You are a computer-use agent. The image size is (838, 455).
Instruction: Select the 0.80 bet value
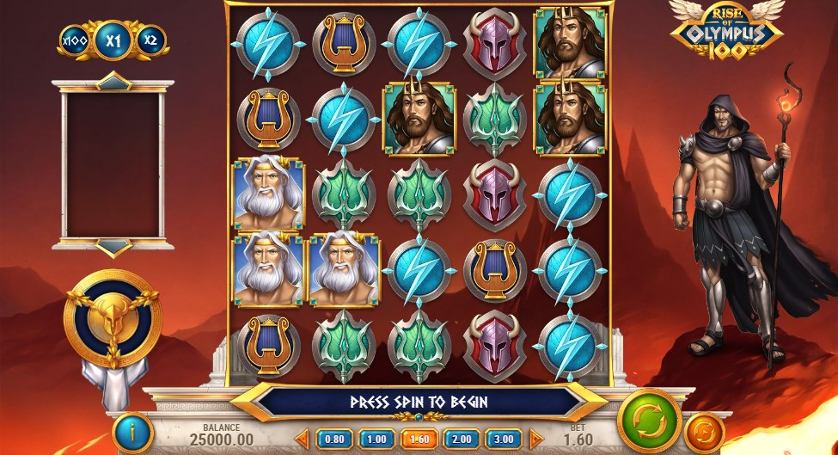(334, 438)
